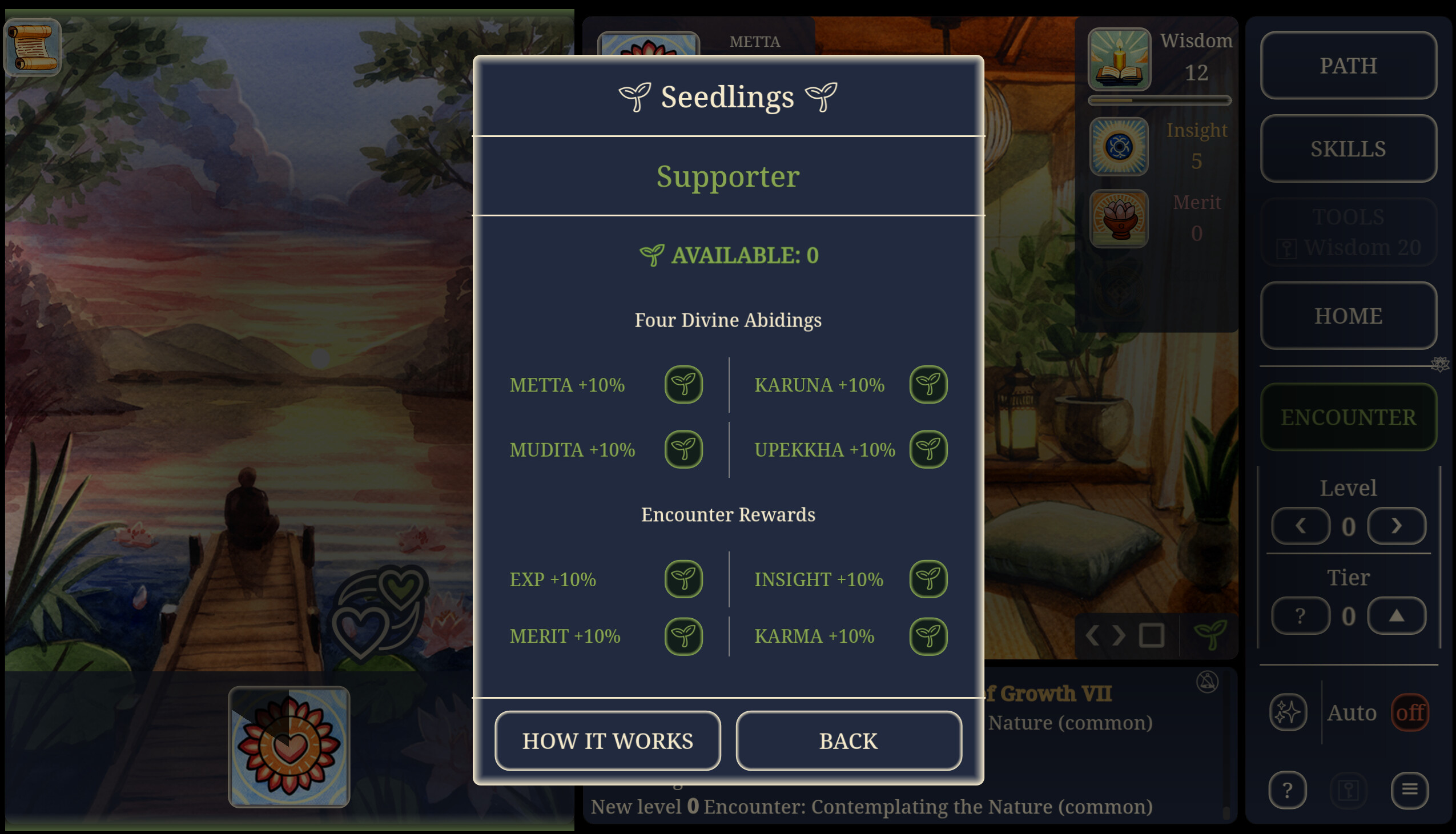The image size is (1456, 834).
Task: Click the sunflower heart card at bottom left
Action: click(290, 745)
